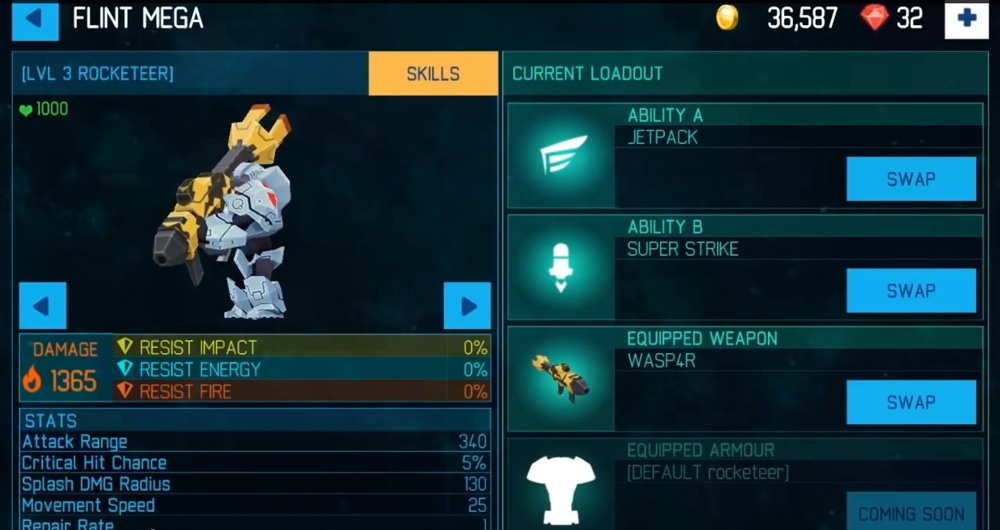Show the previous character with left arrow

tap(43, 306)
